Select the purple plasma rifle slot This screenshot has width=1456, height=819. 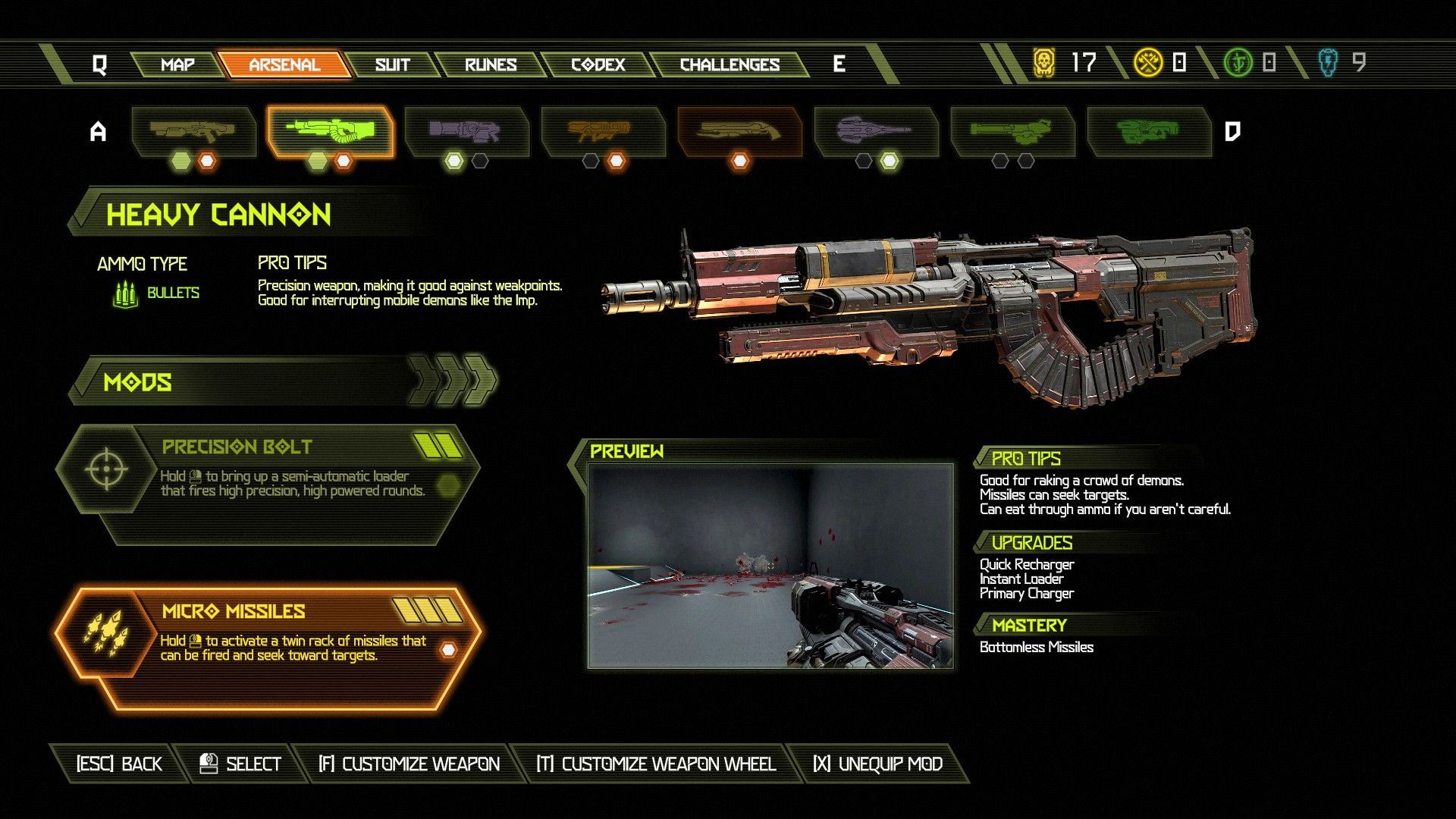[x=466, y=131]
